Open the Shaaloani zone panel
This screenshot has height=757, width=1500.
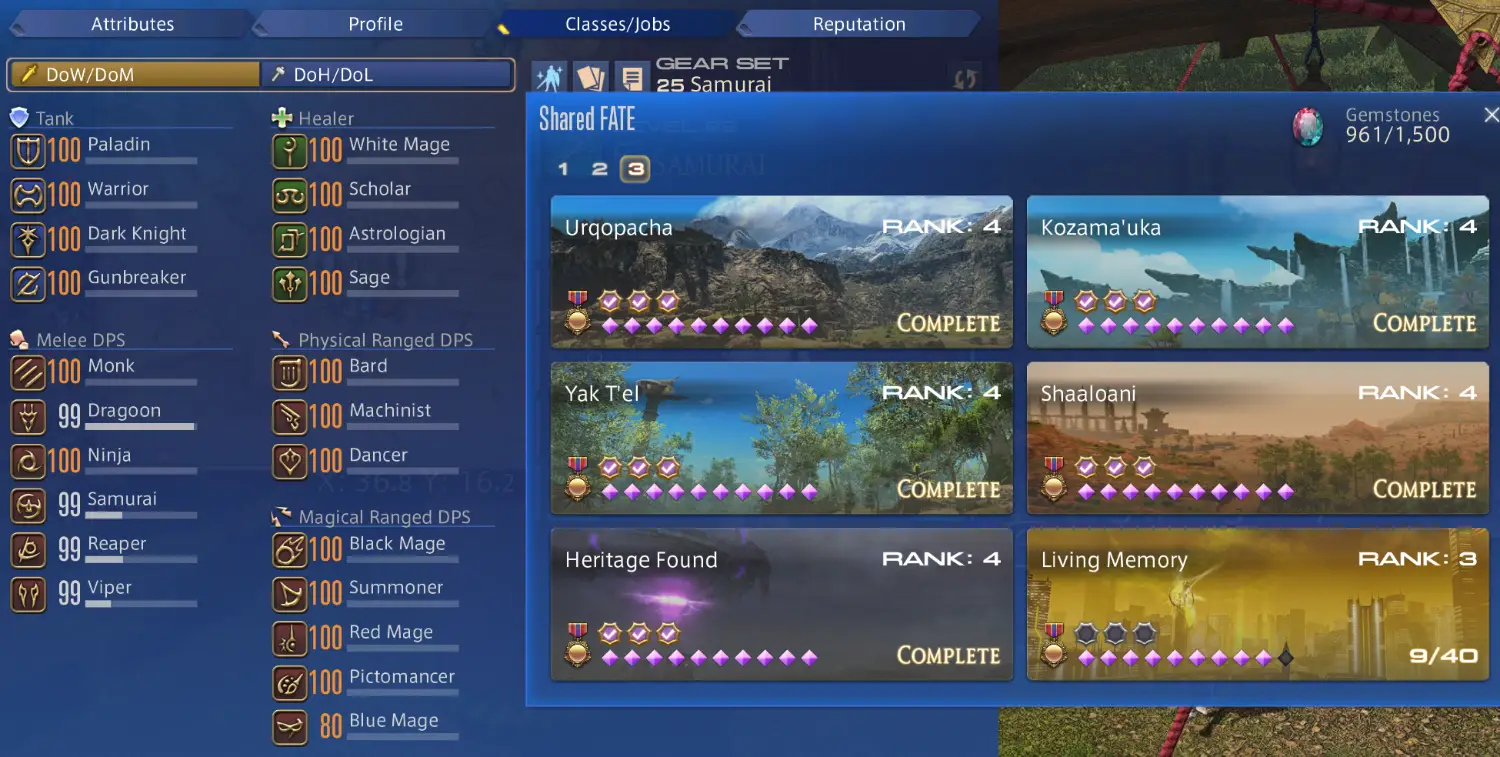(1257, 438)
